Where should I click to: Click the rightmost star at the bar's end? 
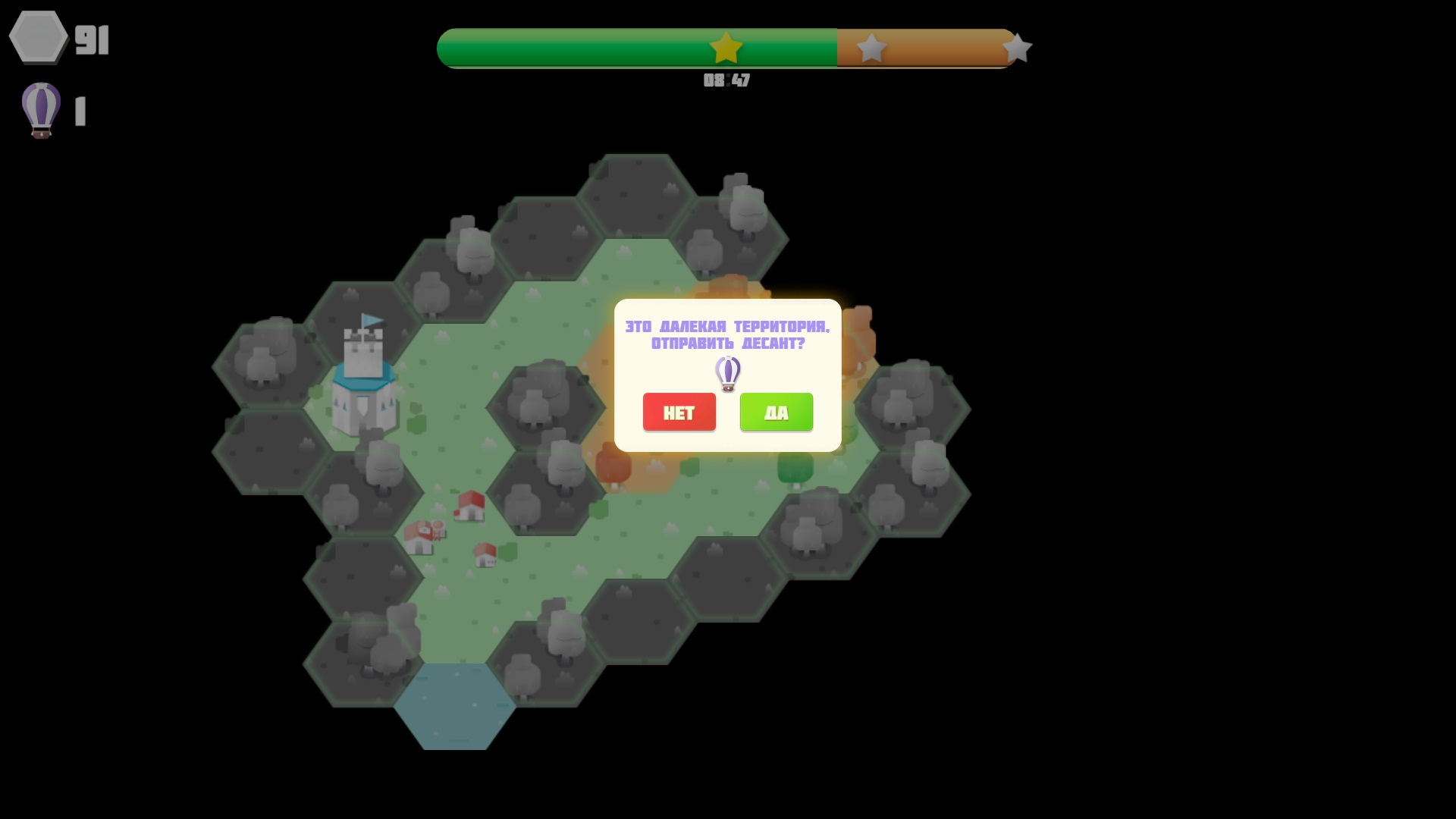[x=1017, y=47]
